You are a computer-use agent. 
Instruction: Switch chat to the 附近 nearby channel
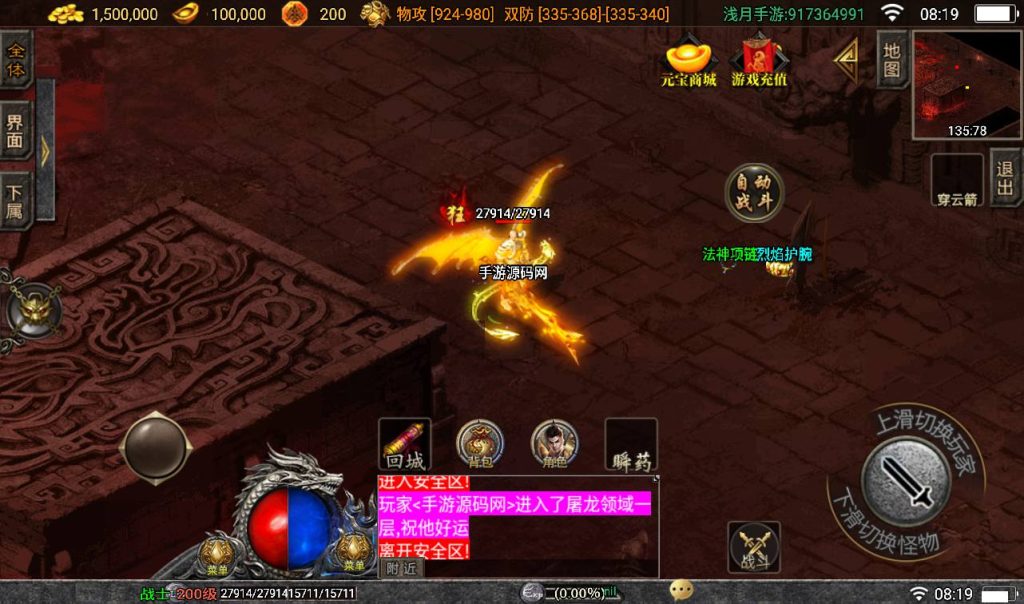pyautogui.click(x=401, y=568)
